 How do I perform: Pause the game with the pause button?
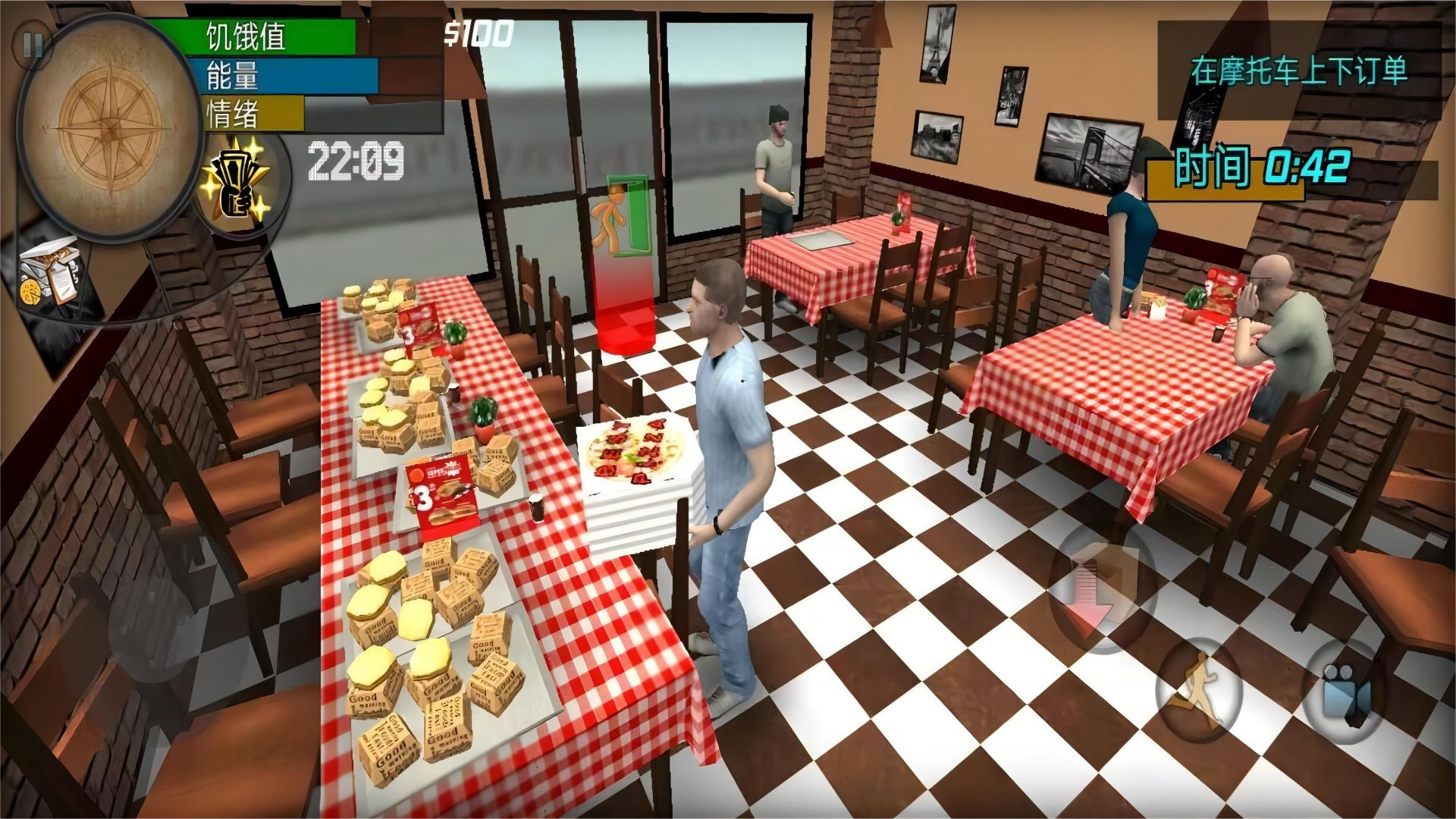(x=33, y=45)
